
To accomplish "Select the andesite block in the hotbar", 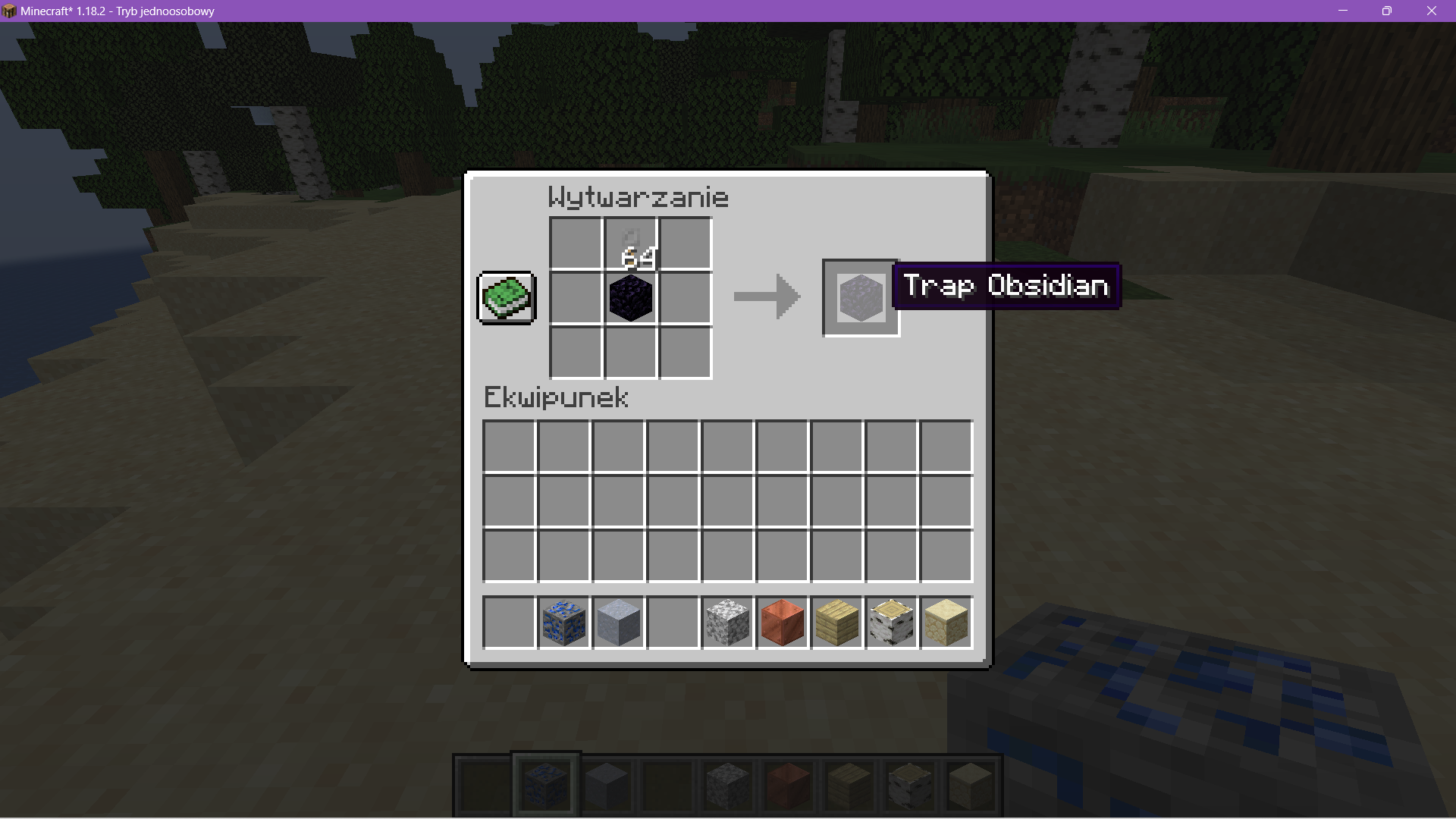I will (x=727, y=623).
